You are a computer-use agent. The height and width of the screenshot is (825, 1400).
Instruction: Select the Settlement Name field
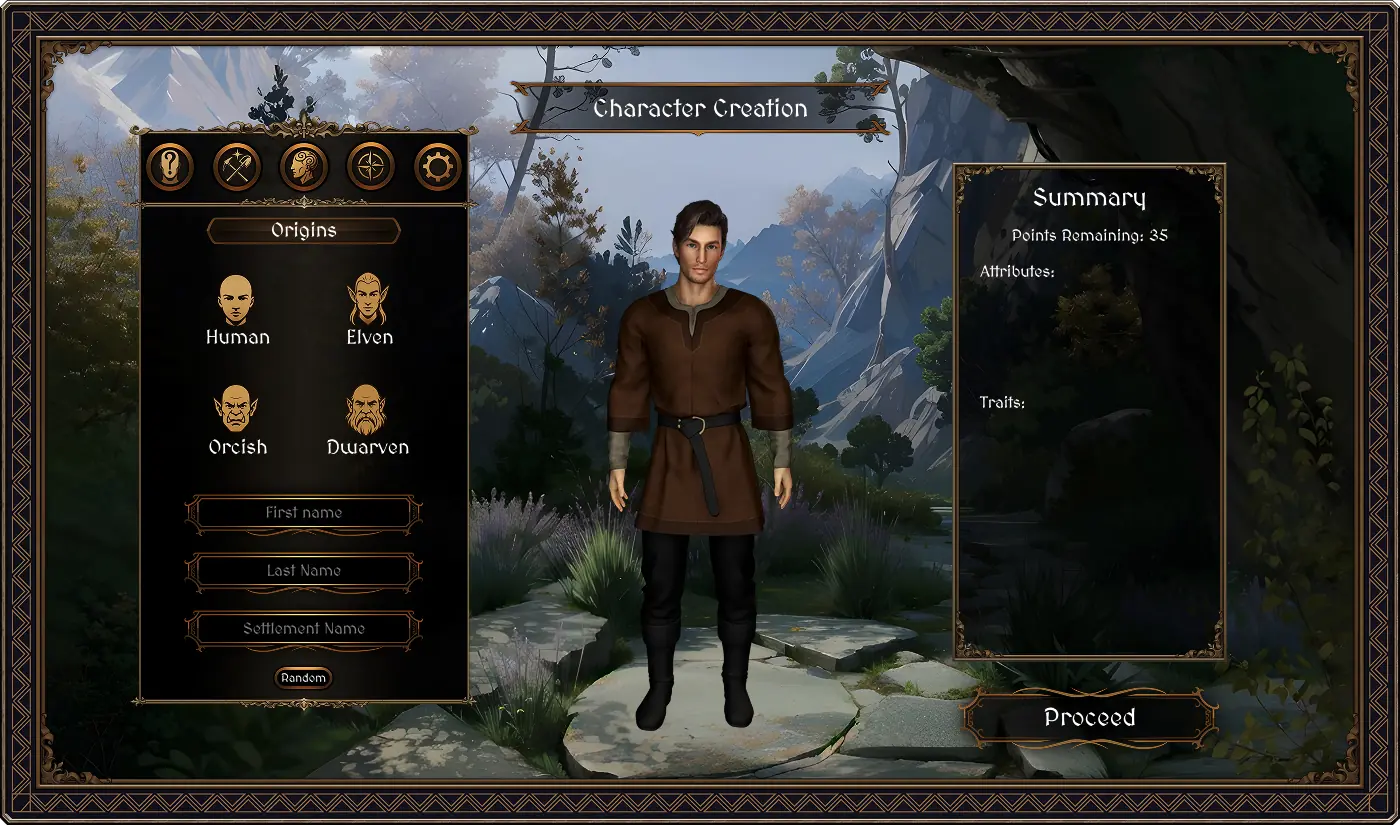point(304,629)
